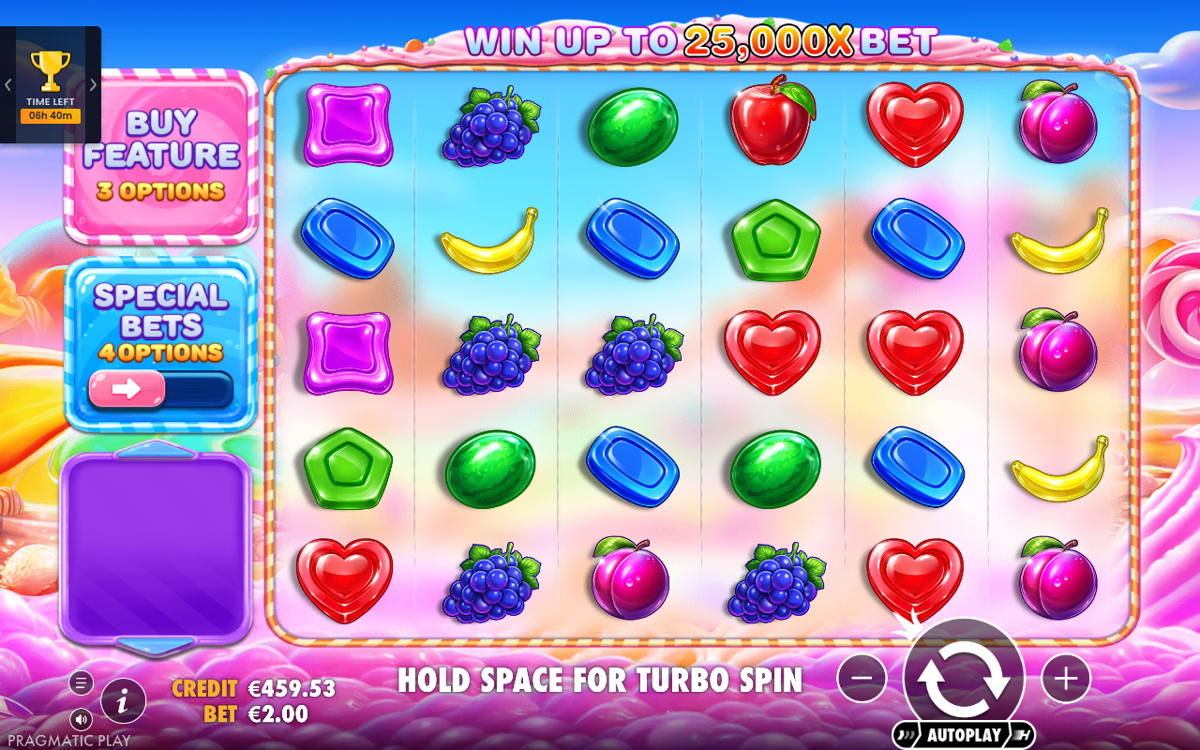Spin the reels with the circular arrows button
This screenshot has height=750, width=1200.
963,677
